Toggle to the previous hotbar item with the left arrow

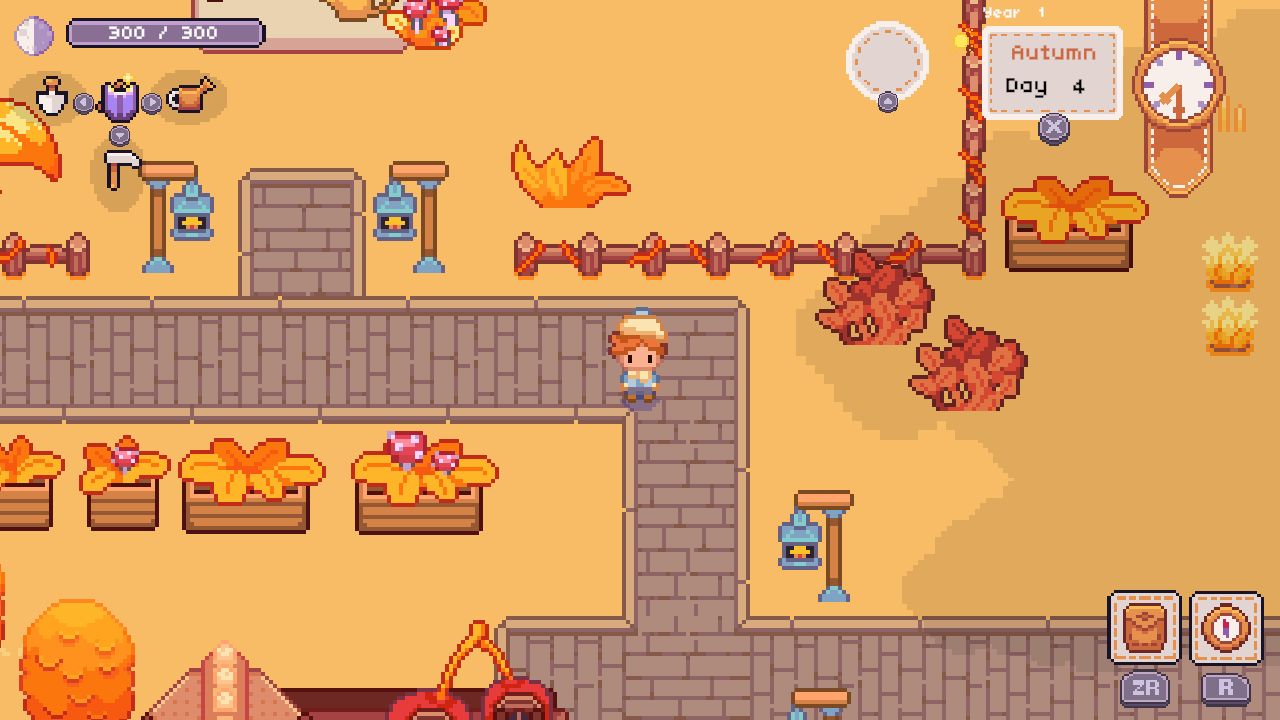(82, 102)
